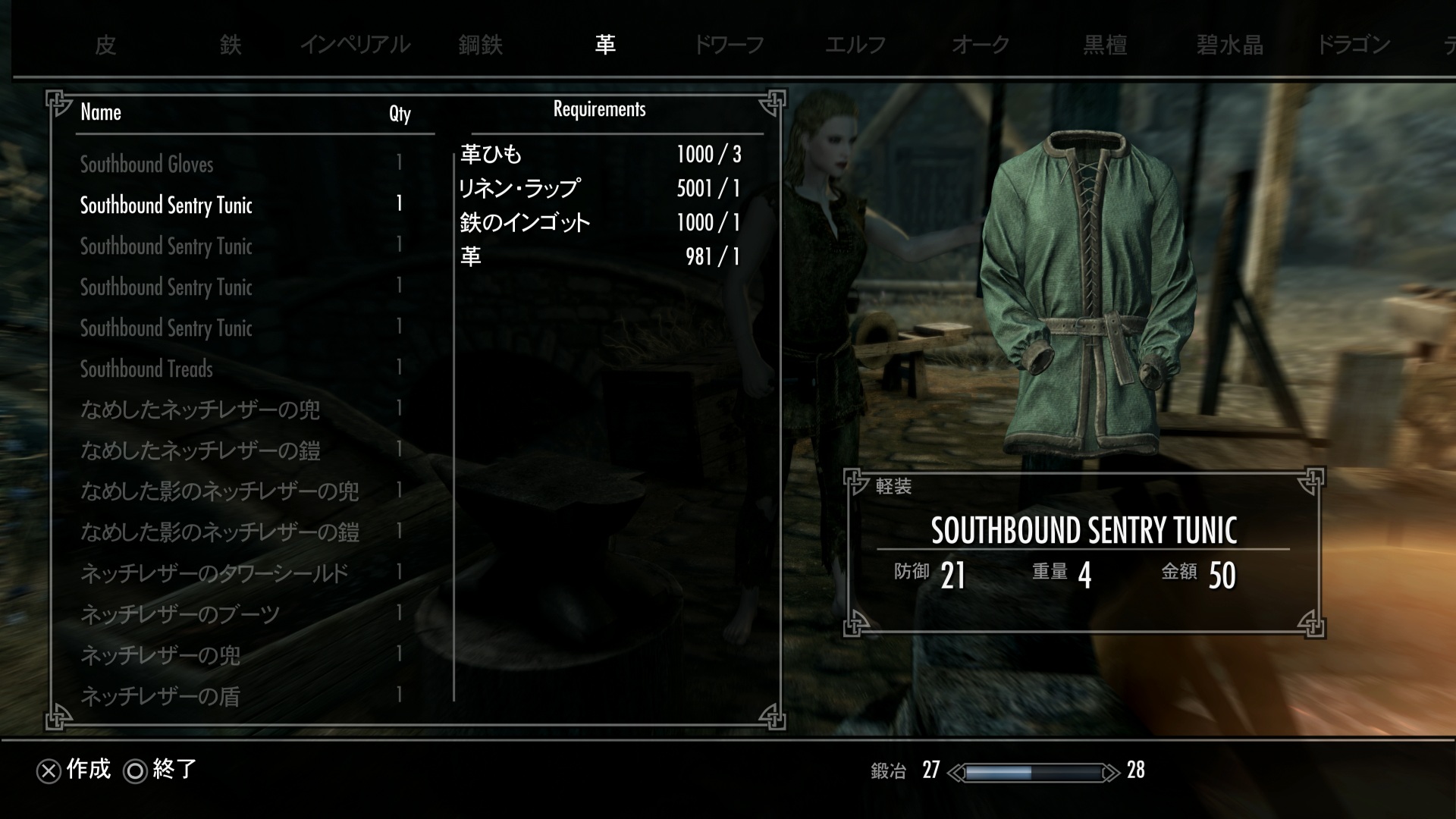Choose the ドワーフ (Dwarven) category
The image size is (1456, 819).
pos(729,45)
